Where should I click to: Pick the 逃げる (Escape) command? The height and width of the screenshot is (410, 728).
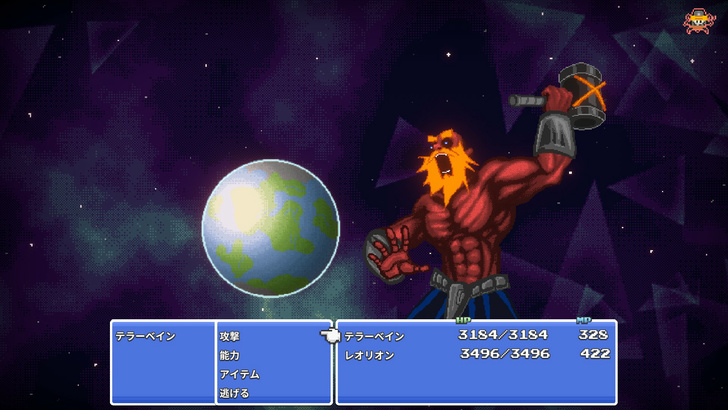pos(235,393)
